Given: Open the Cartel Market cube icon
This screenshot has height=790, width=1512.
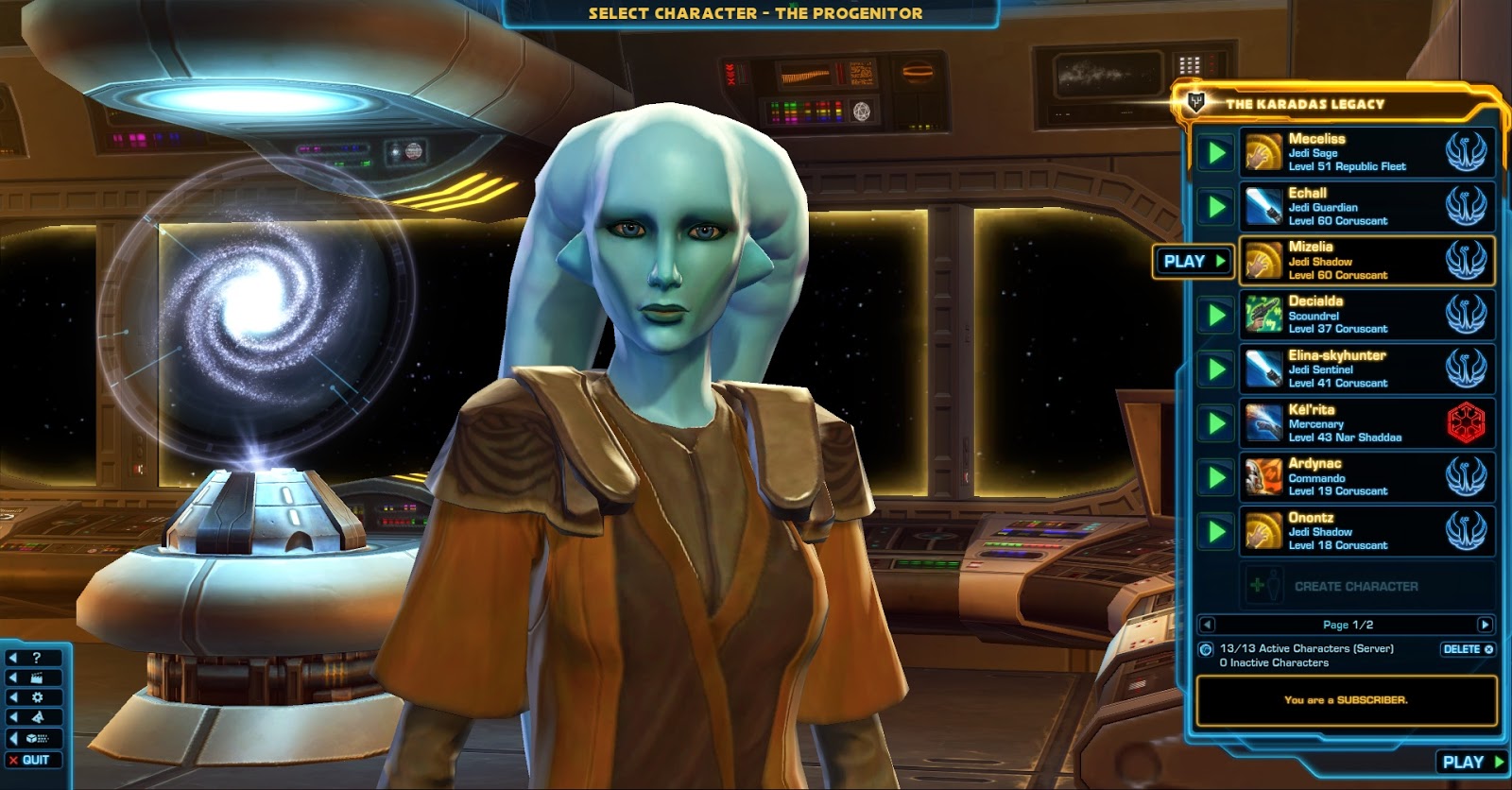Looking at the screenshot, I should [x=33, y=738].
